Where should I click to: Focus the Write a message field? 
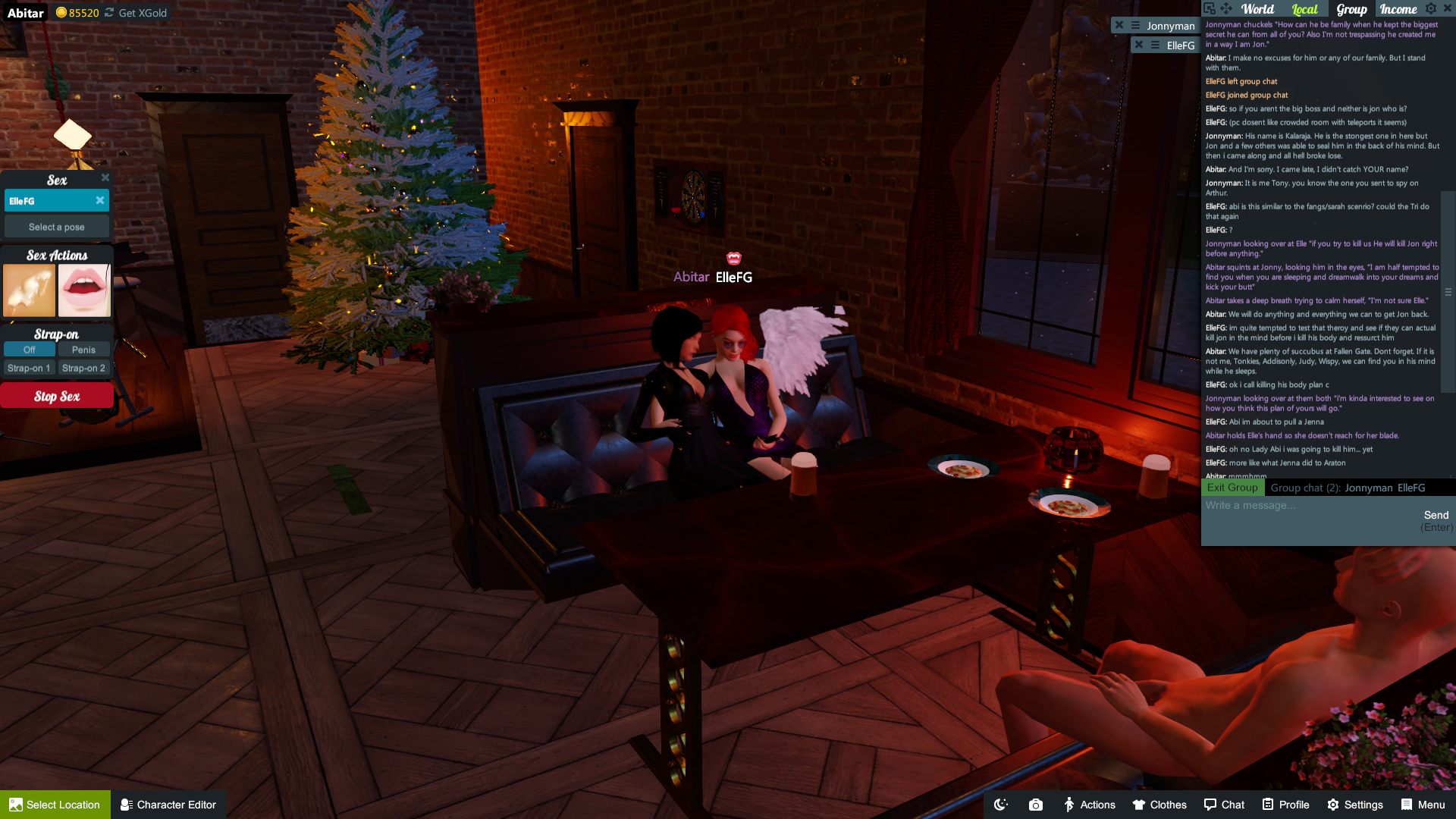pos(1308,506)
